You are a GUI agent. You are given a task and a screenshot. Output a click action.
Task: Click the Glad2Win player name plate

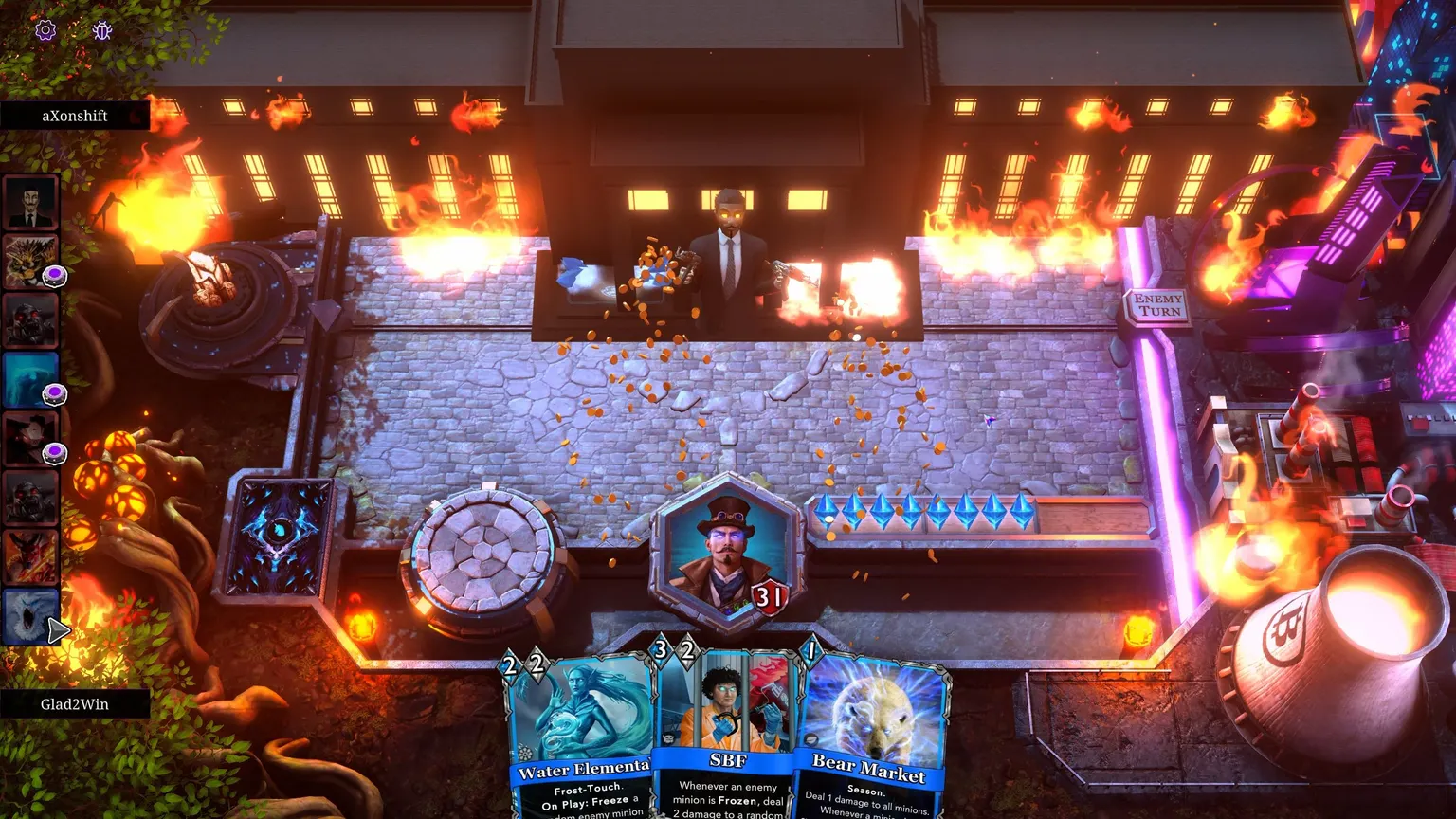pos(75,704)
